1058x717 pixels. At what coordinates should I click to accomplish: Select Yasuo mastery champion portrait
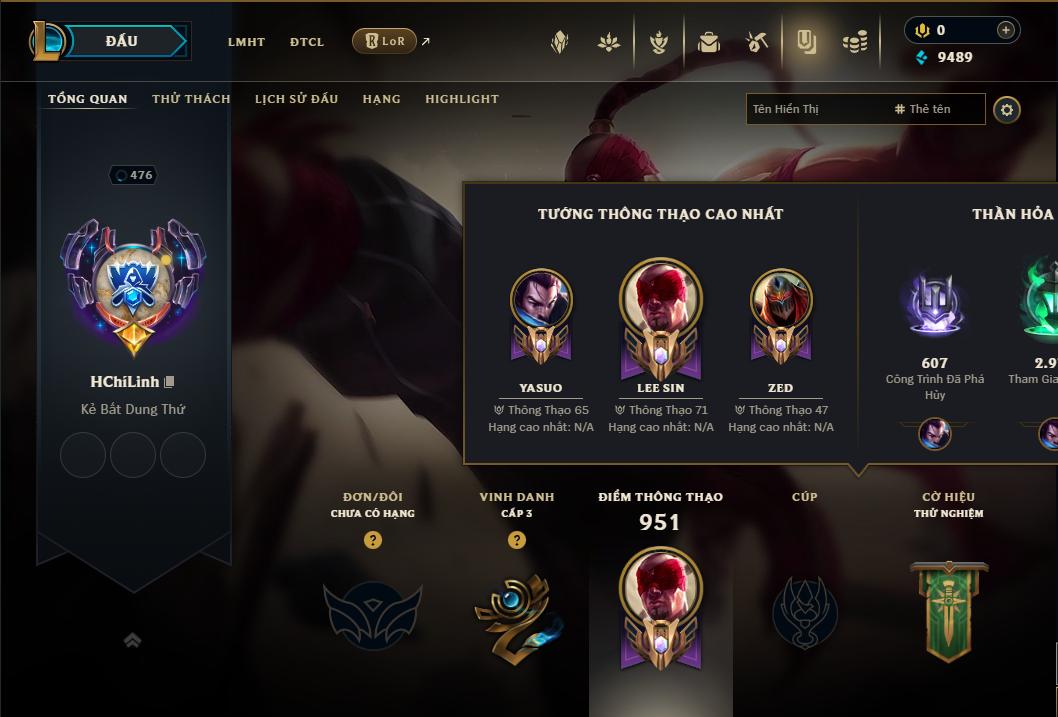coord(541,300)
